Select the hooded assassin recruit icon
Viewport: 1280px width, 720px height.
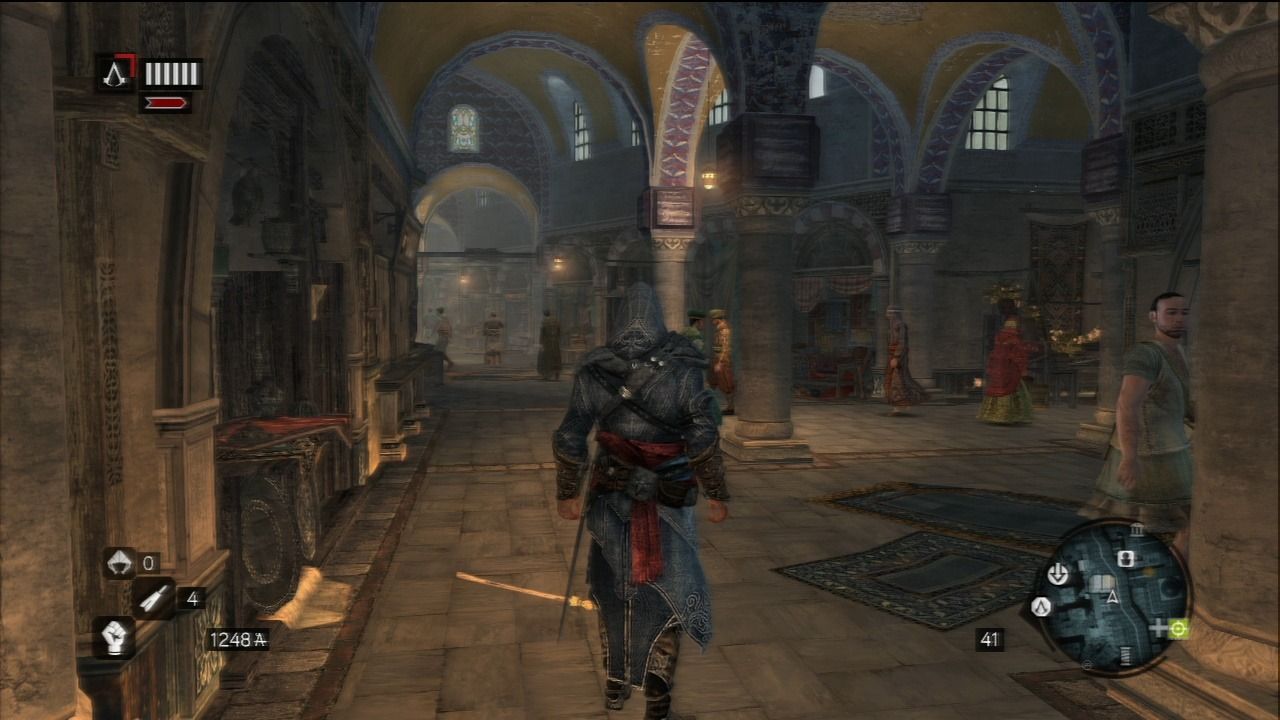click(x=120, y=563)
